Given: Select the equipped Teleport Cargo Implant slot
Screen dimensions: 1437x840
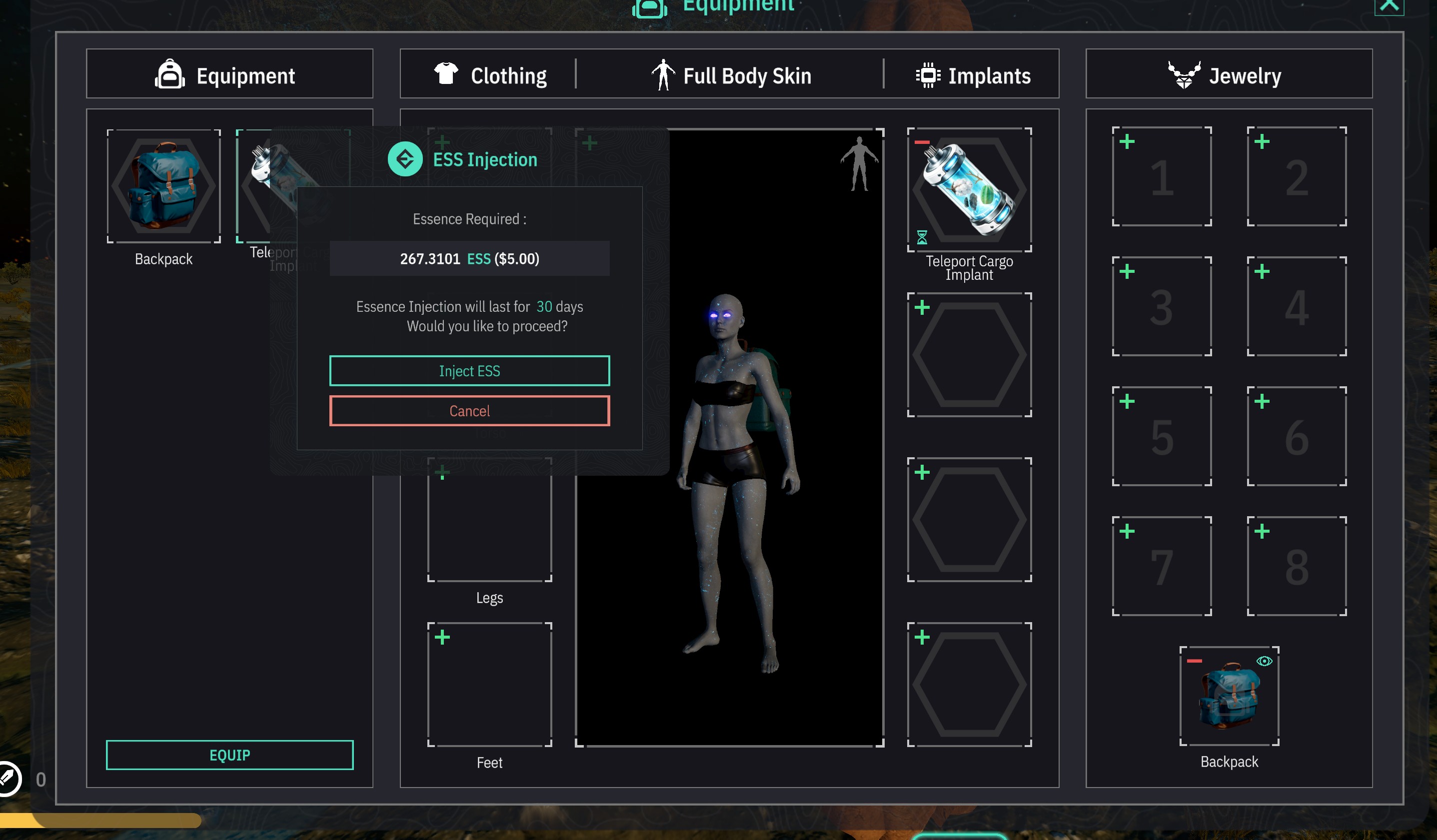Looking at the screenshot, I should 969,190.
